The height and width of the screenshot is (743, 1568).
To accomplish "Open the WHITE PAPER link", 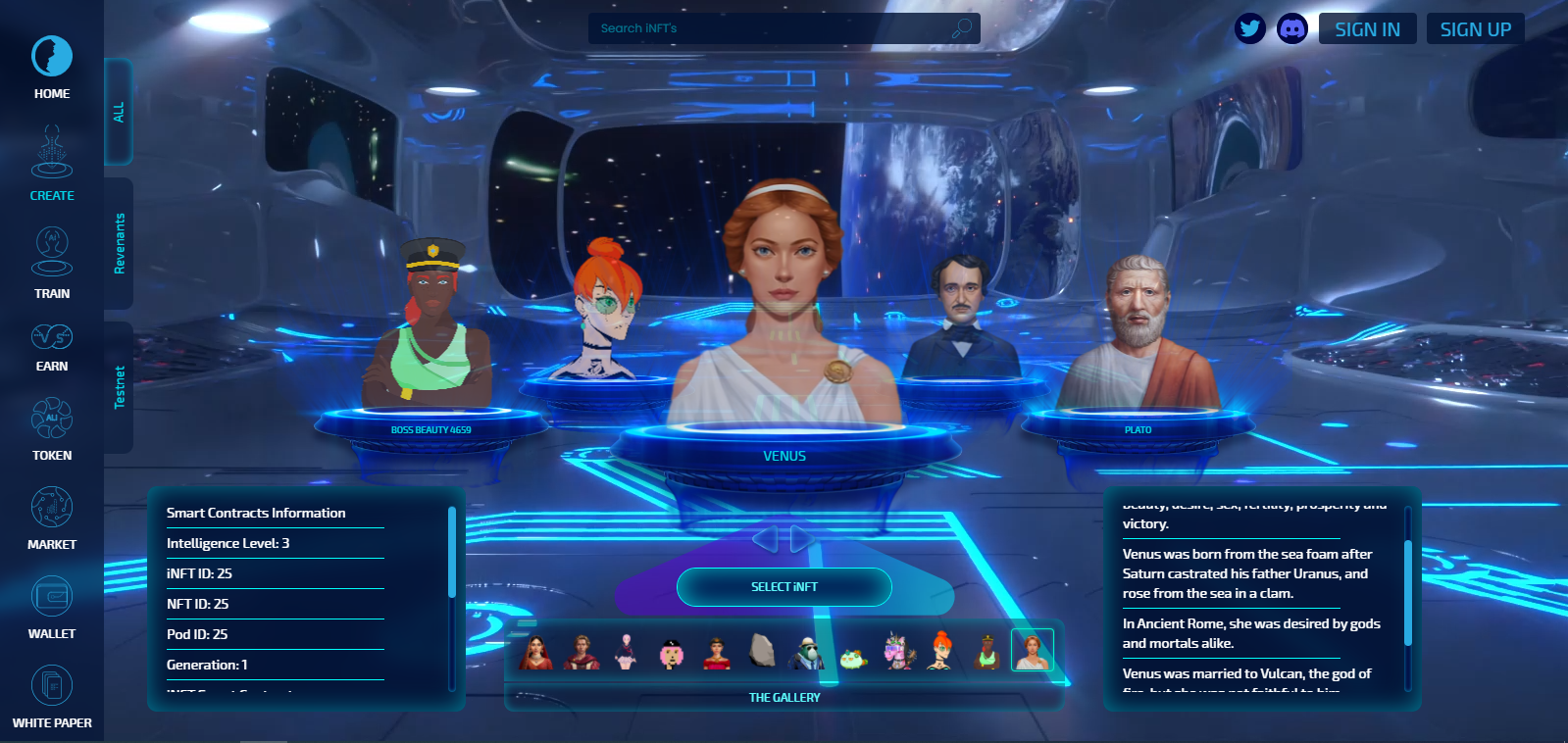I will (52, 695).
